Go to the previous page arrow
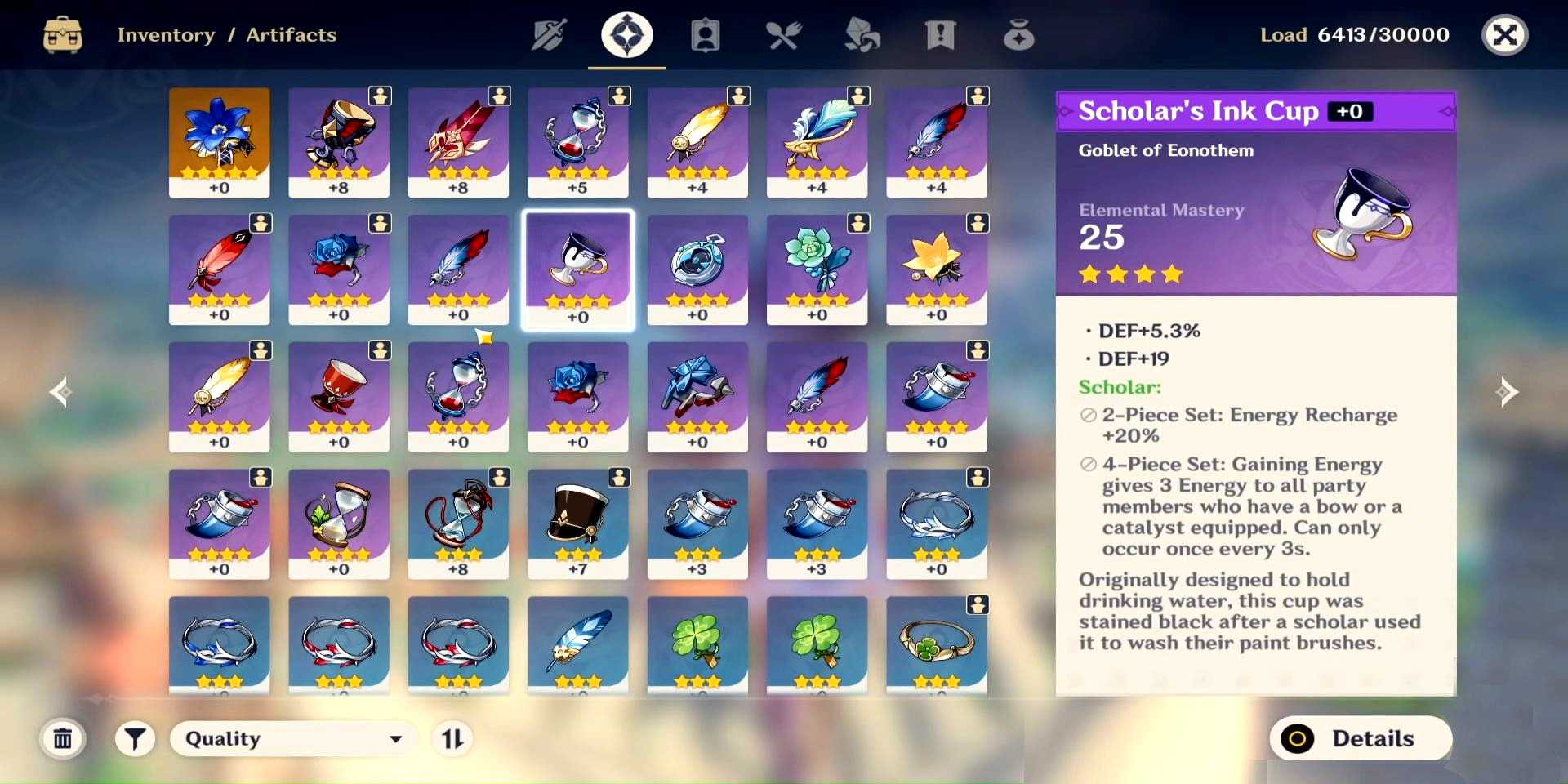The height and width of the screenshot is (784, 1568). tap(60, 392)
